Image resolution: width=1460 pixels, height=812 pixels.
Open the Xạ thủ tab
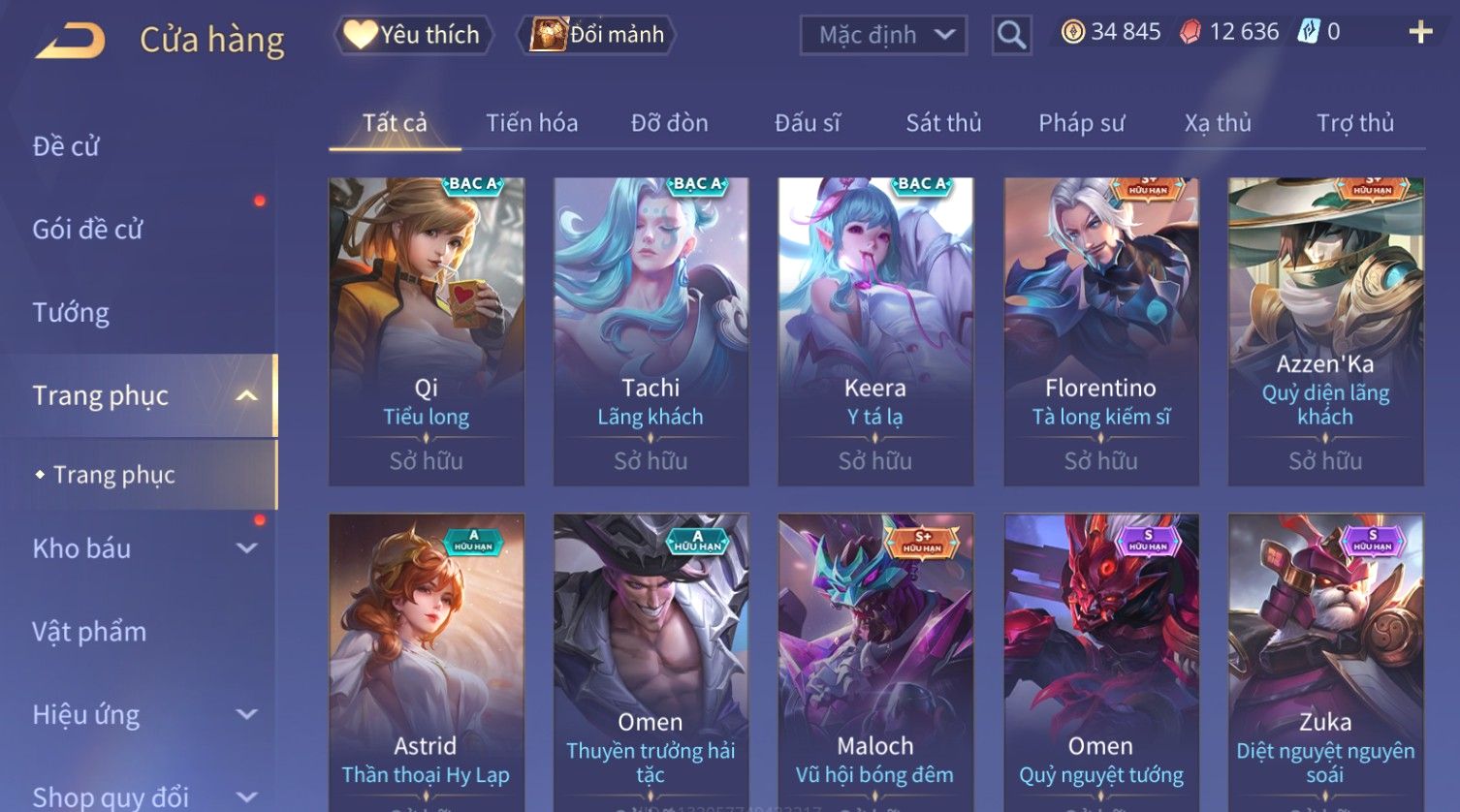tap(1218, 123)
